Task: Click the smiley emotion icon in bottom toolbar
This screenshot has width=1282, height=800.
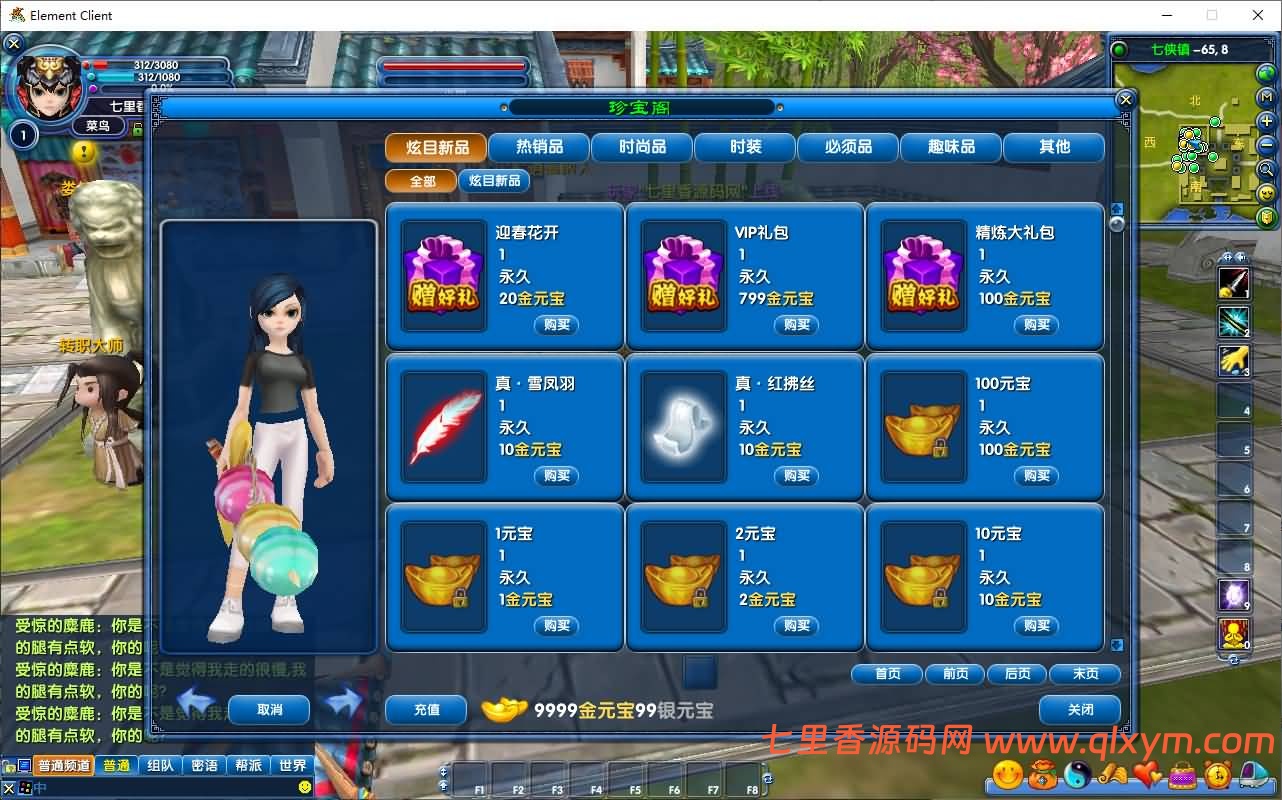Action: 1007,775
